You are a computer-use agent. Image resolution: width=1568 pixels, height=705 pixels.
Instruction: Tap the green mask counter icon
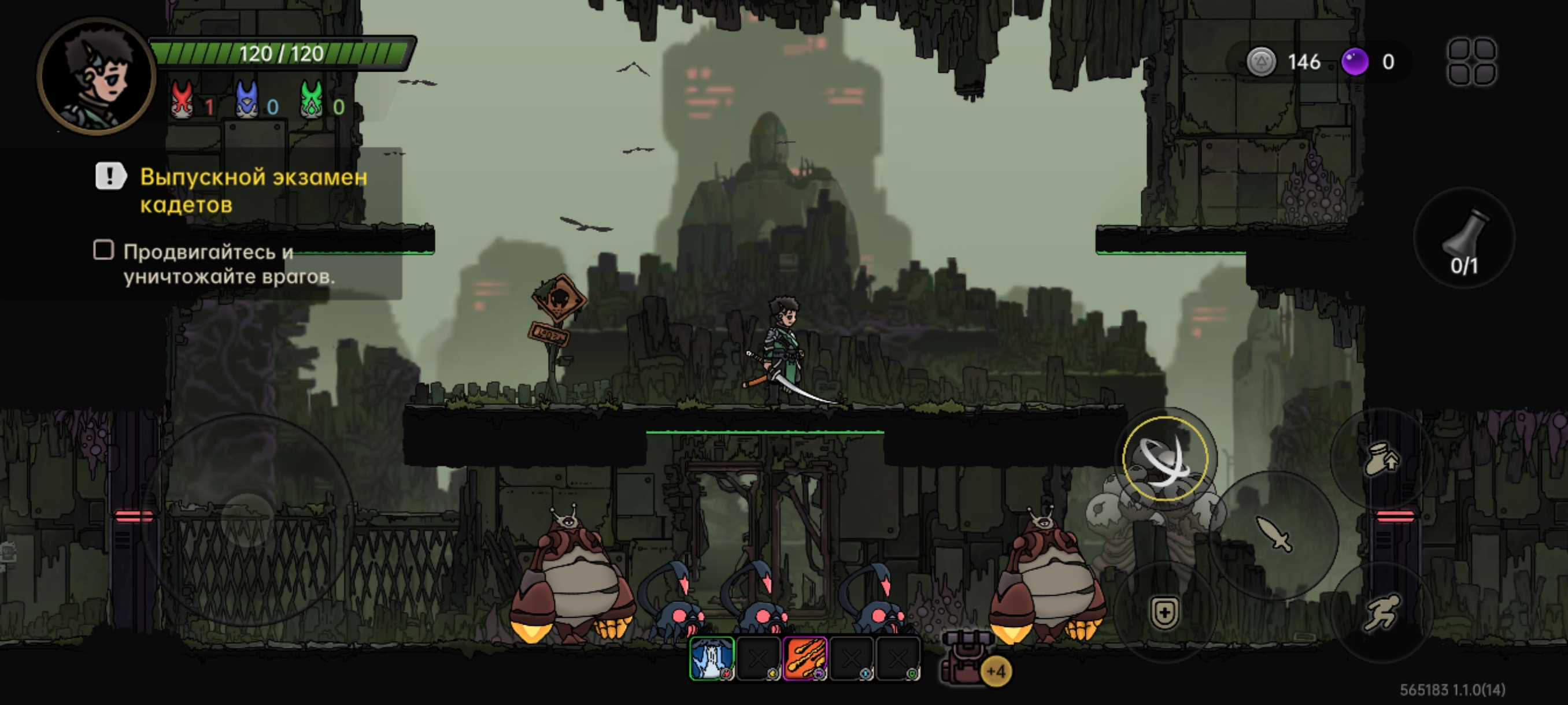[x=312, y=100]
